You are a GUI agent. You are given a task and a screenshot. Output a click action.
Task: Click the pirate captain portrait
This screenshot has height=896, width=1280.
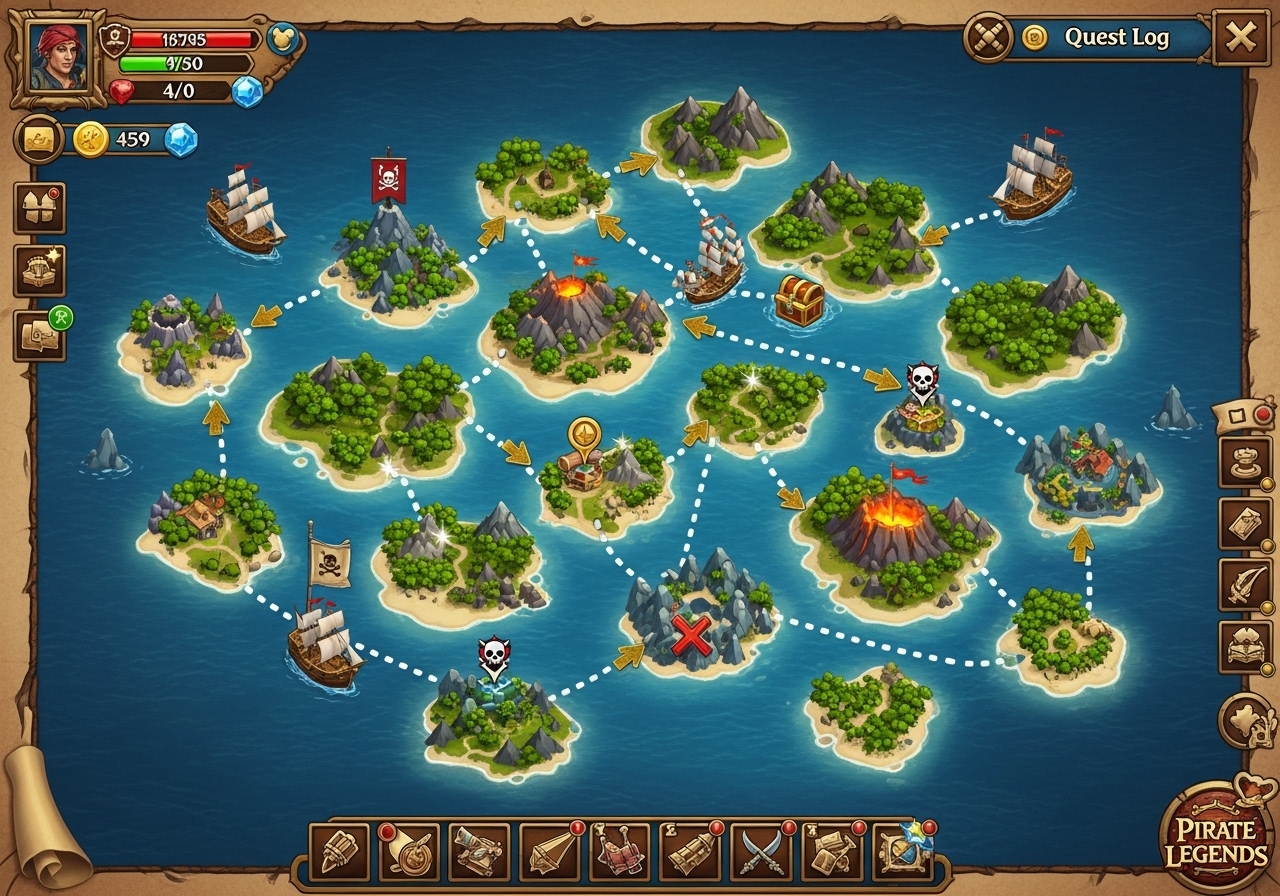tap(58, 57)
